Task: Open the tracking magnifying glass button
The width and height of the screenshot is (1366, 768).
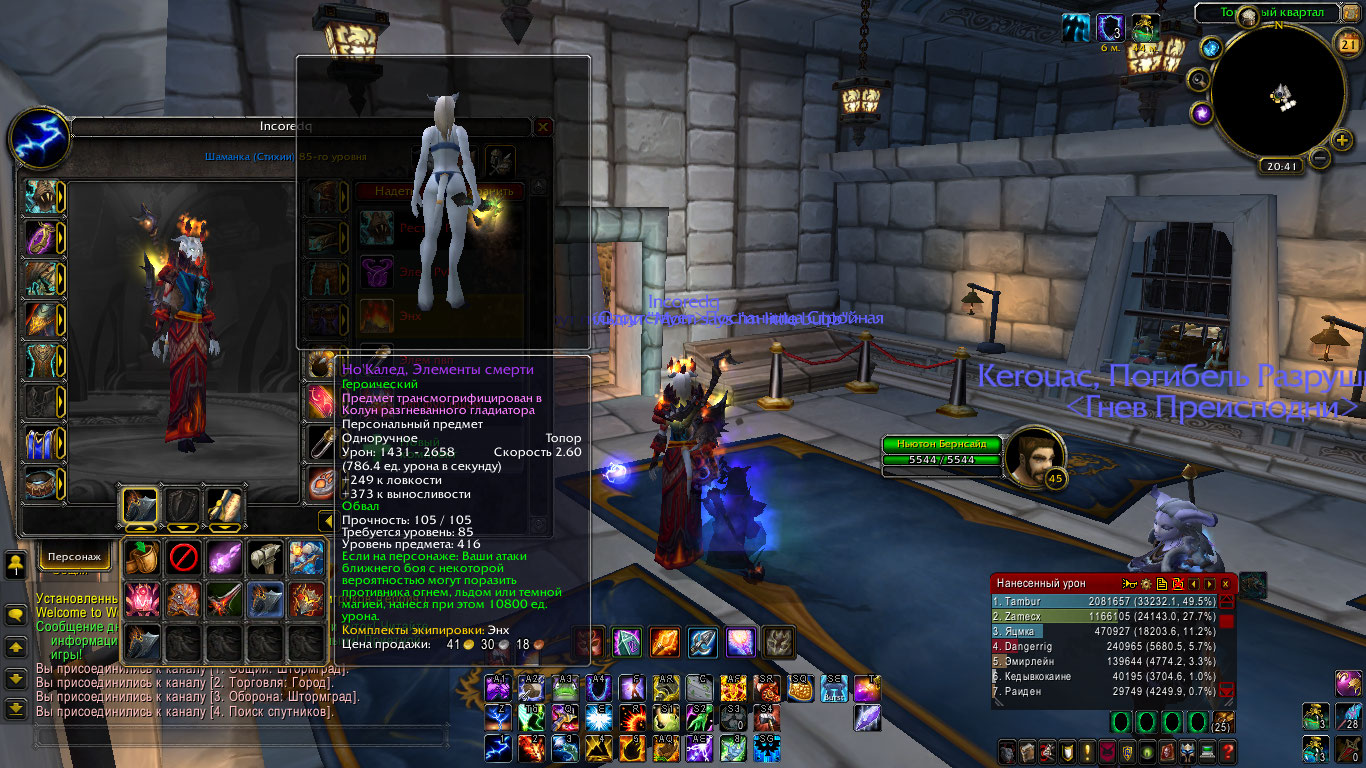Action: [1198, 79]
